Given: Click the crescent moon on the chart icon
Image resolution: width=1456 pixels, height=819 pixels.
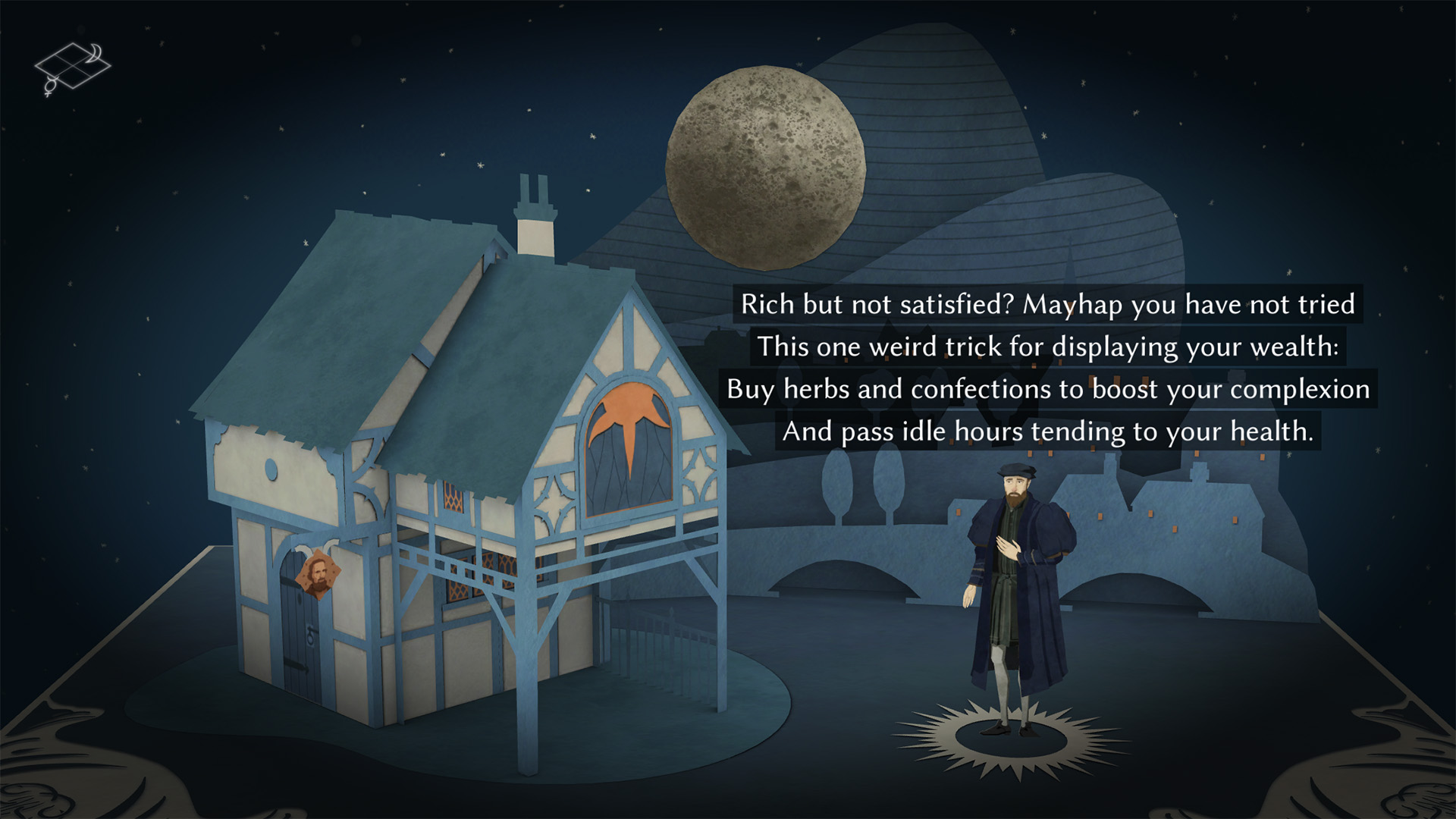Looking at the screenshot, I should point(94,53).
